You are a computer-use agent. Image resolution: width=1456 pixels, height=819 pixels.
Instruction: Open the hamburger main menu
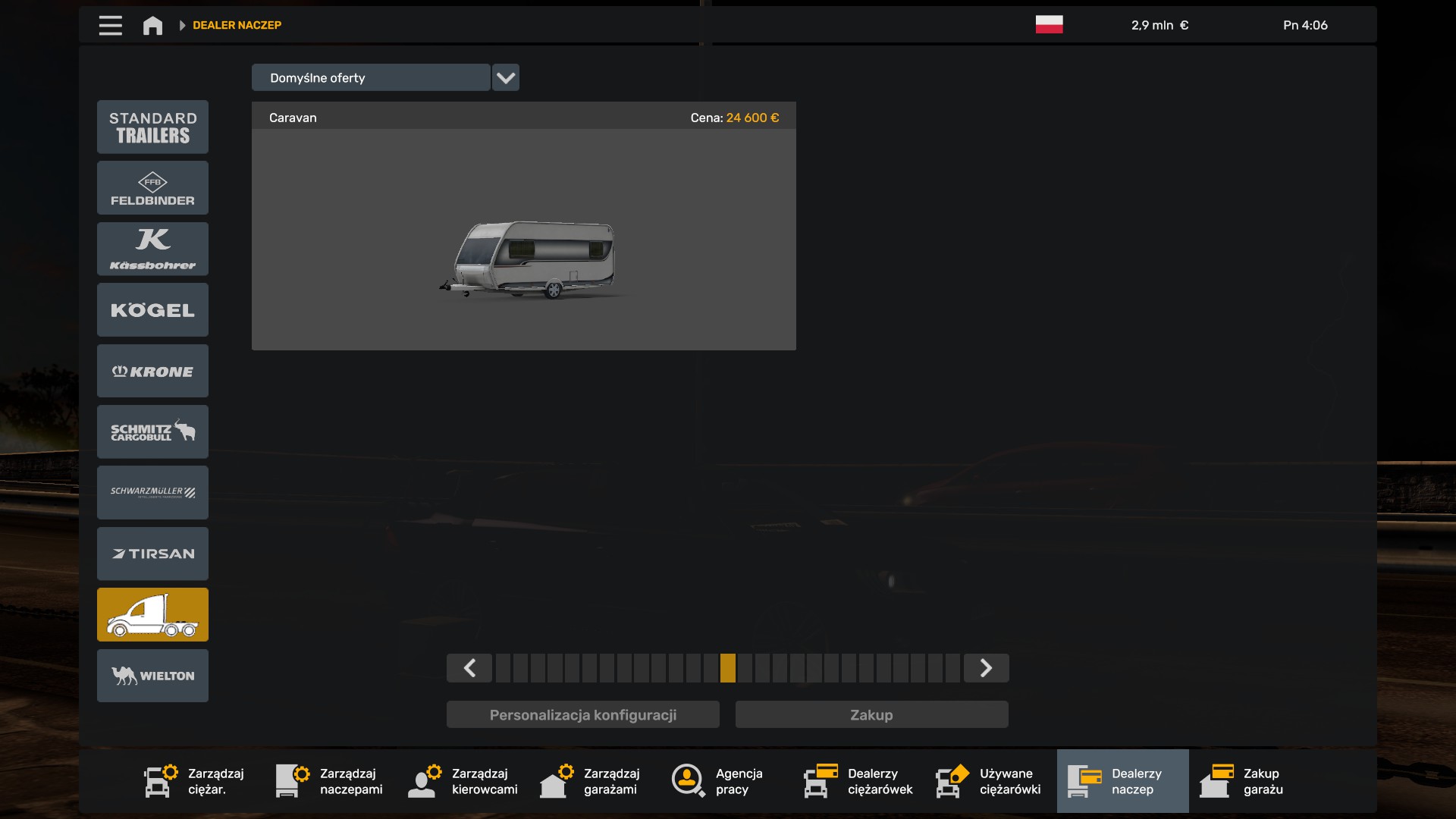pyautogui.click(x=110, y=25)
